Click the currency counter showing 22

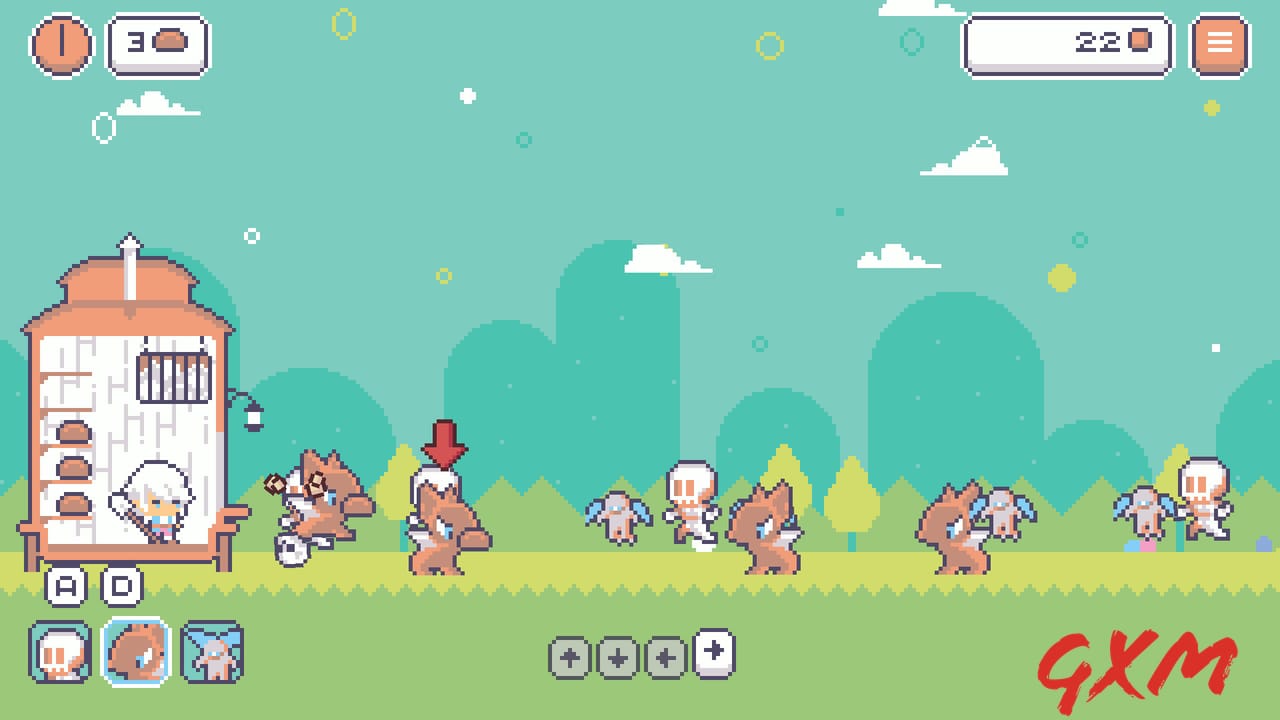pos(1066,43)
